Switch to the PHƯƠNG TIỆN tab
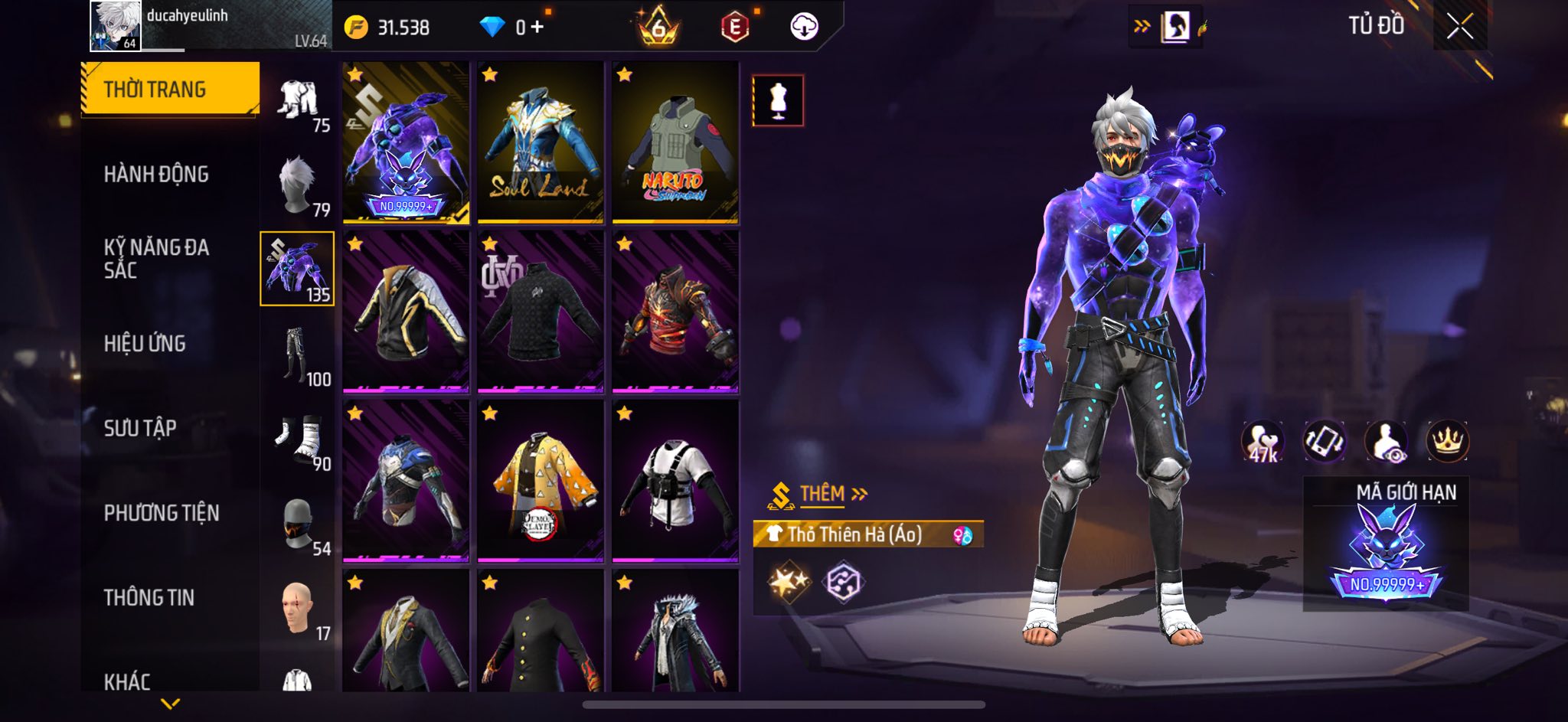1568x722 pixels. [162, 513]
